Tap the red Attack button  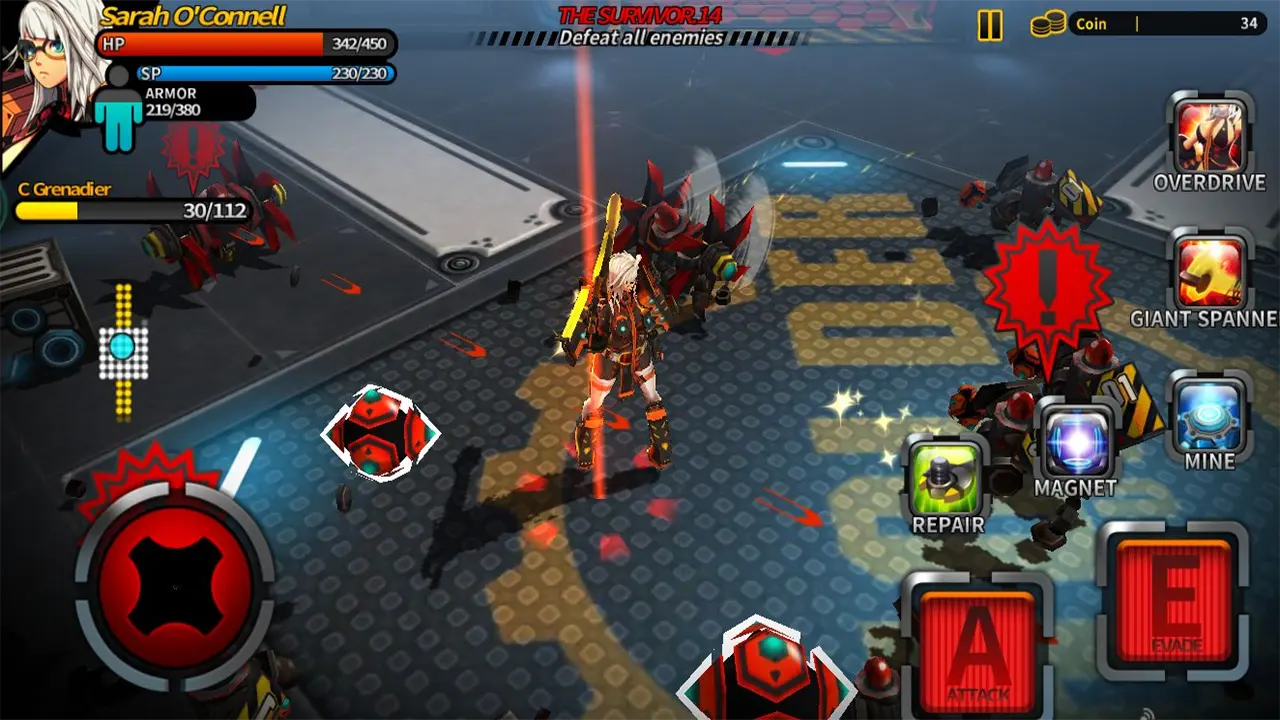tap(977, 647)
